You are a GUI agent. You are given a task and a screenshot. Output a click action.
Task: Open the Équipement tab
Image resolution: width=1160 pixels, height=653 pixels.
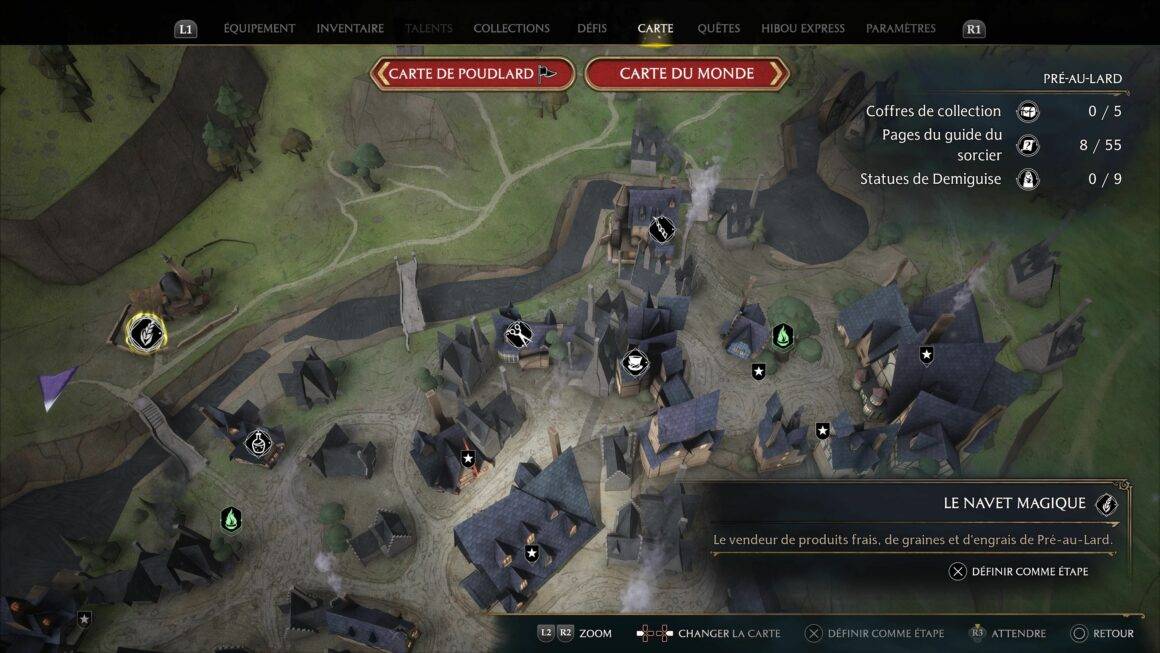point(259,29)
